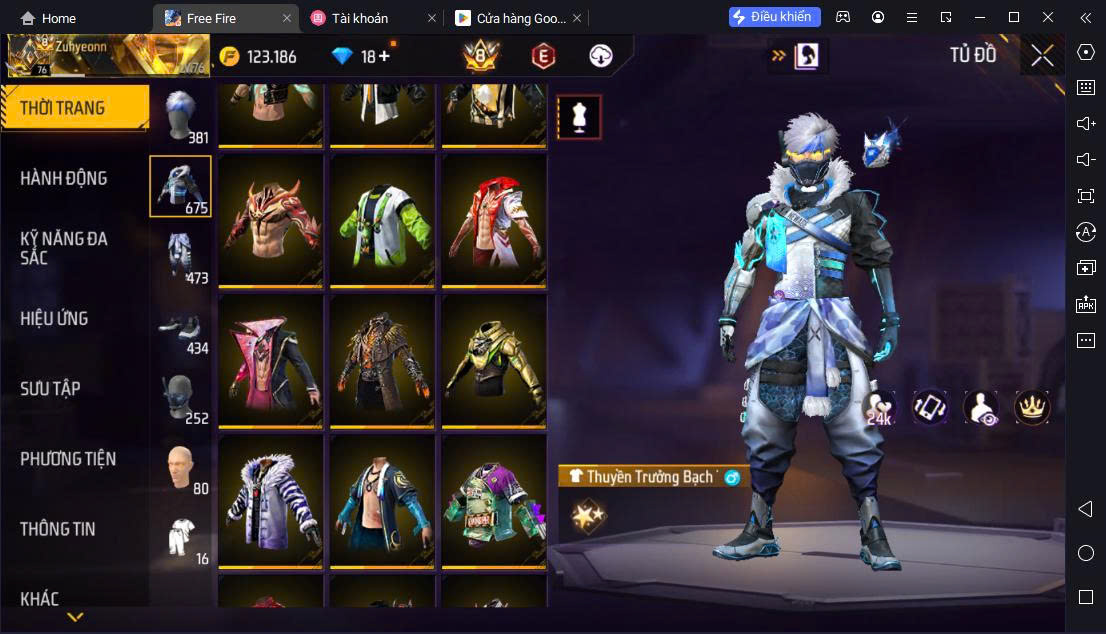Select the pink collared coat
1106x634 pixels.
coord(271,360)
